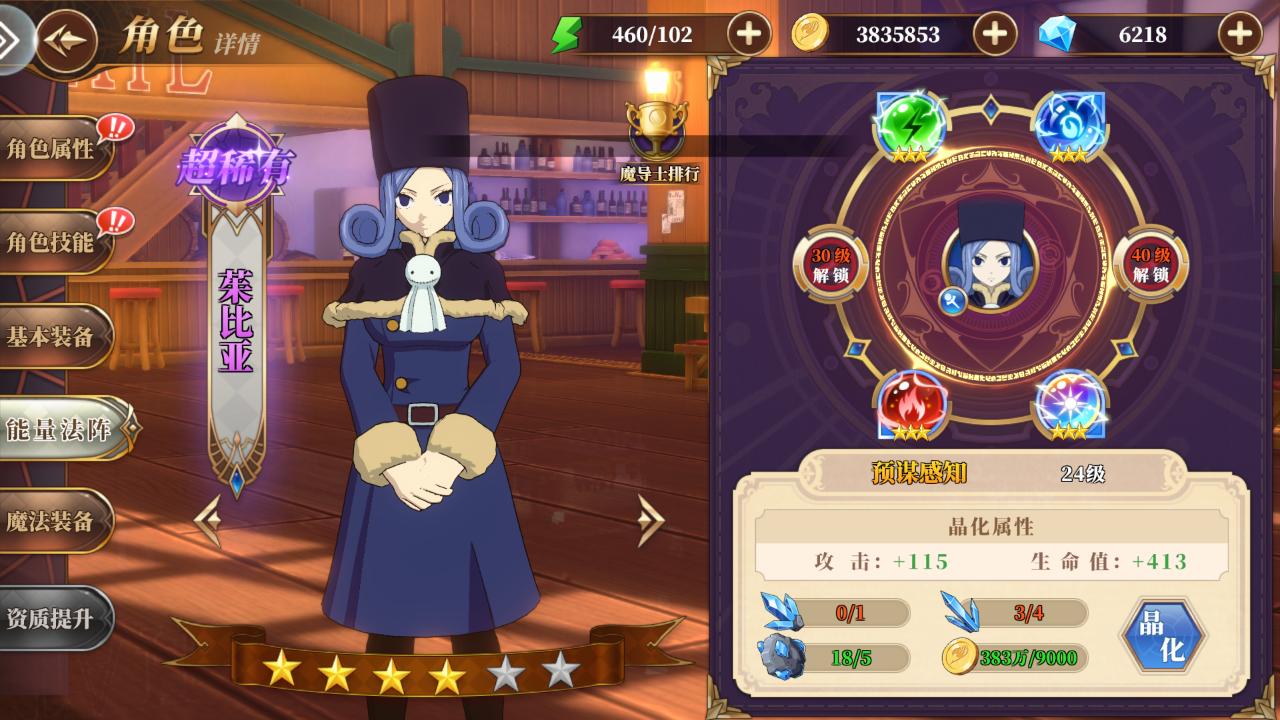This screenshot has width=1280, height=720.
Task: Open the 资质提升 tab
Action: (x=52, y=618)
